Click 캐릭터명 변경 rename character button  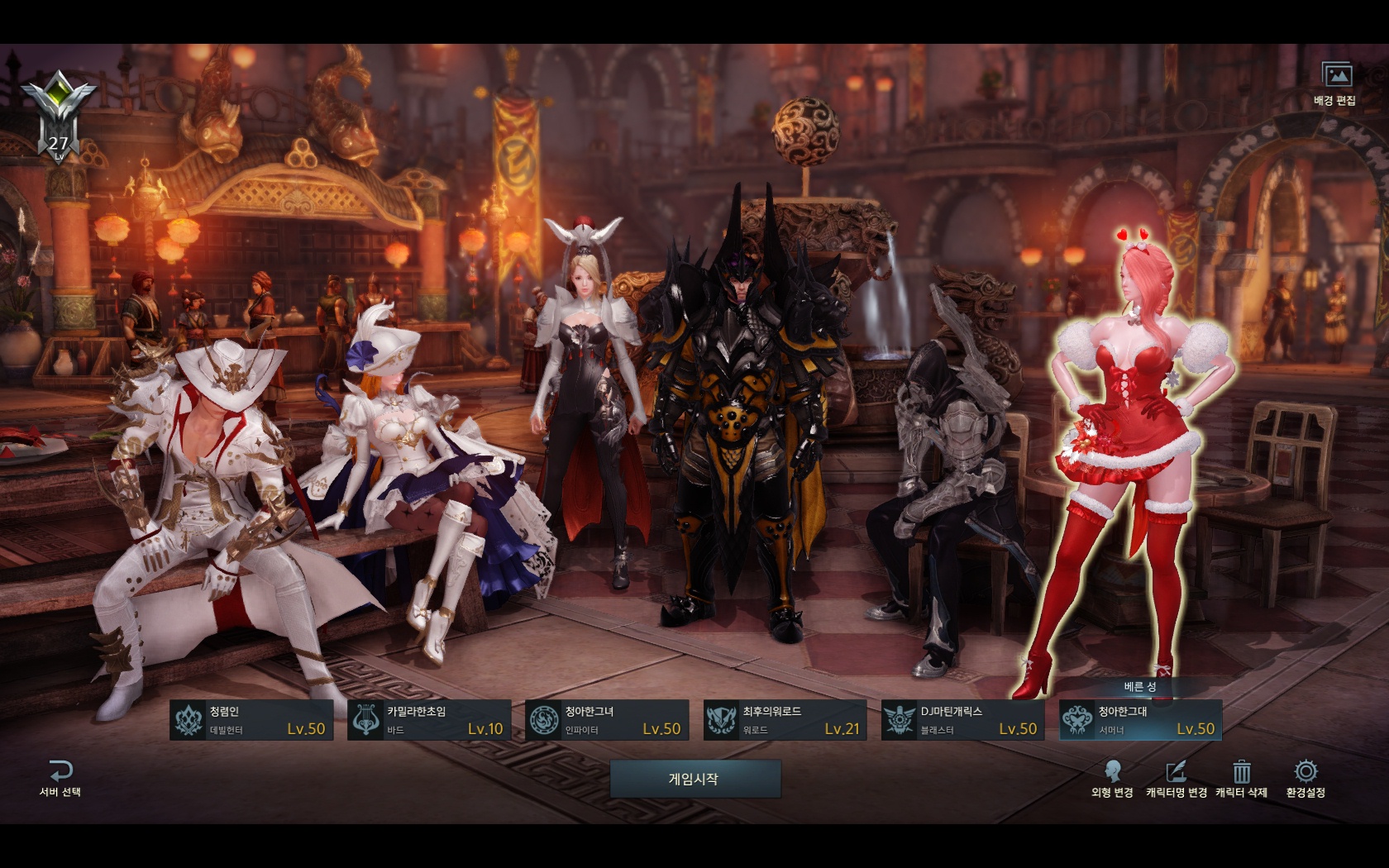point(1176,779)
